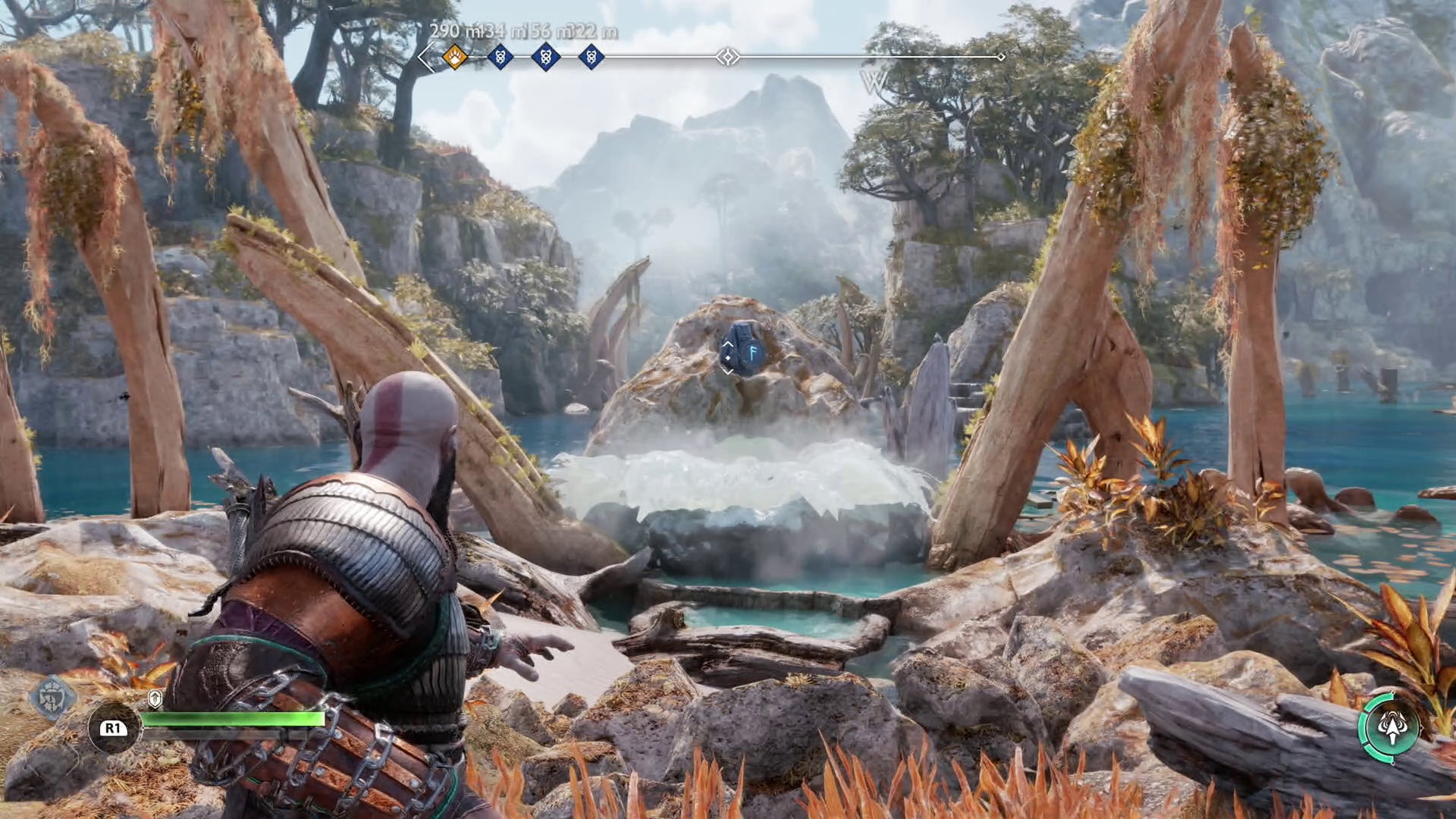Select the gold paw print compass marker

(x=454, y=57)
